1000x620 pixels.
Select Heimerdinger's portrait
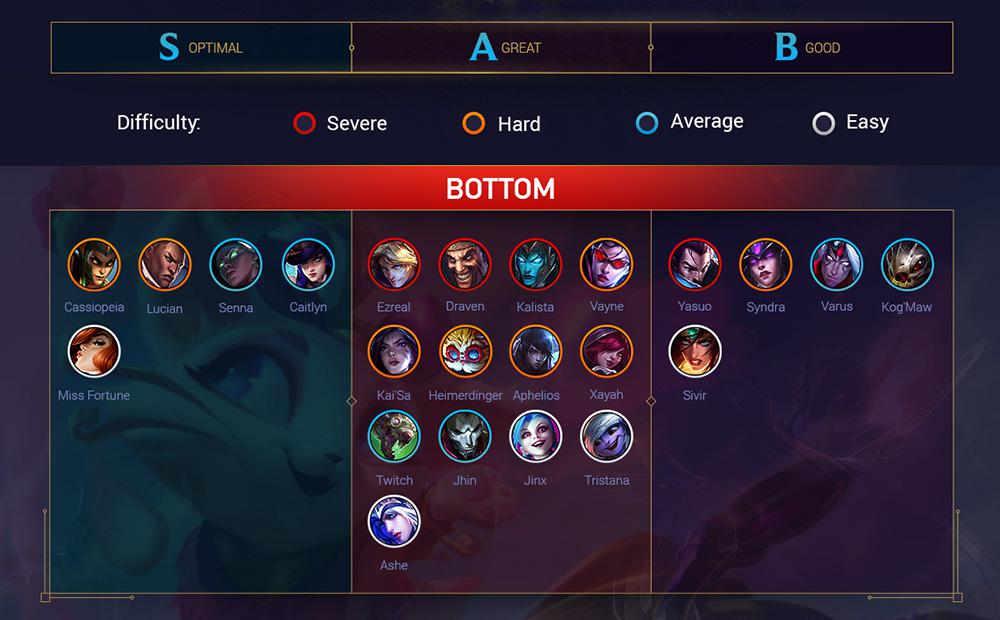click(x=466, y=352)
